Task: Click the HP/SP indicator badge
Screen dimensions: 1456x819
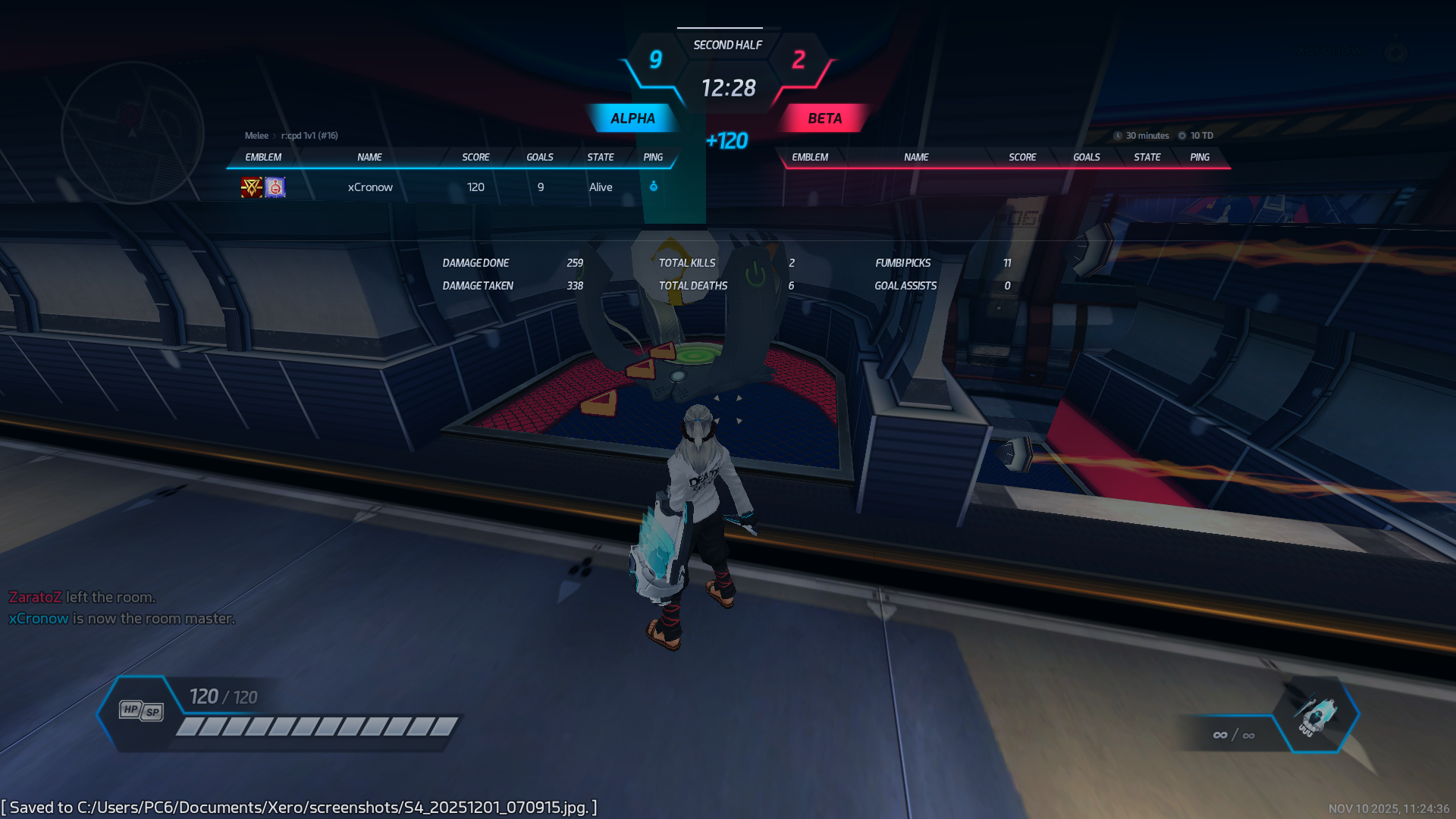Action: 141,711
